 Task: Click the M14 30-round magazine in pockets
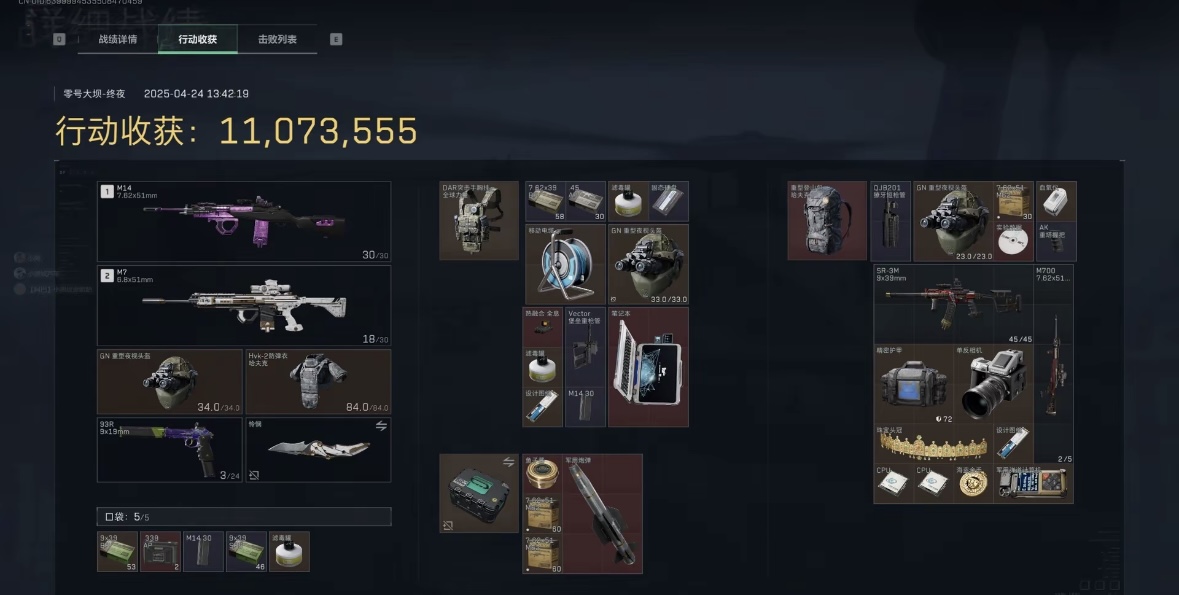point(203,551)
